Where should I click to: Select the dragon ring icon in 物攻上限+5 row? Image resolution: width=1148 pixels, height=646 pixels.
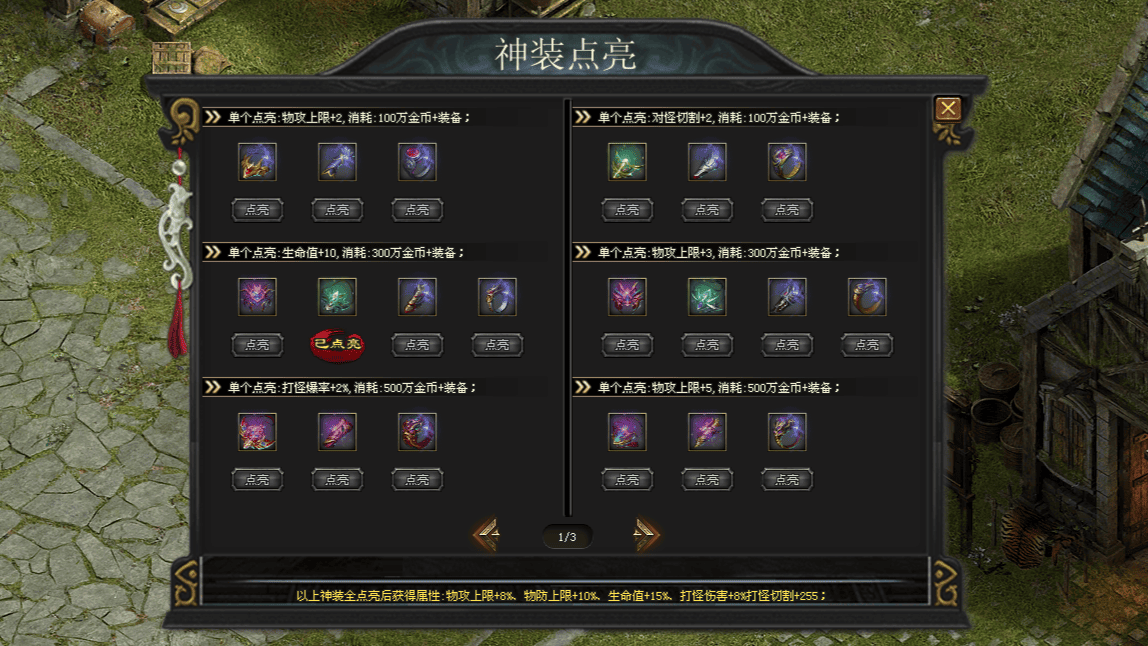pyautogui.click(x=787, y=432)
